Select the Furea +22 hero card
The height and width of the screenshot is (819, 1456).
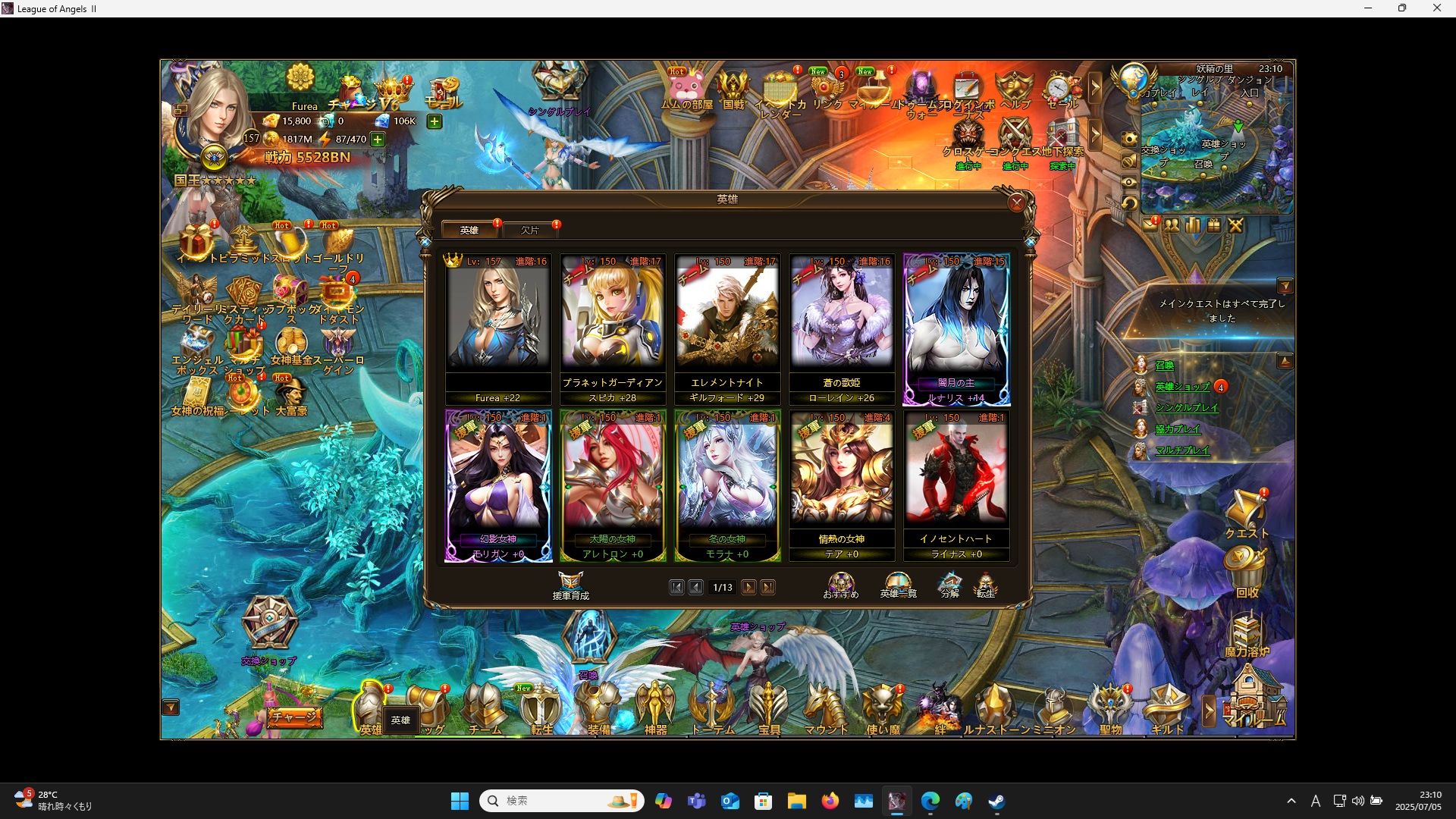coord(498,326)
